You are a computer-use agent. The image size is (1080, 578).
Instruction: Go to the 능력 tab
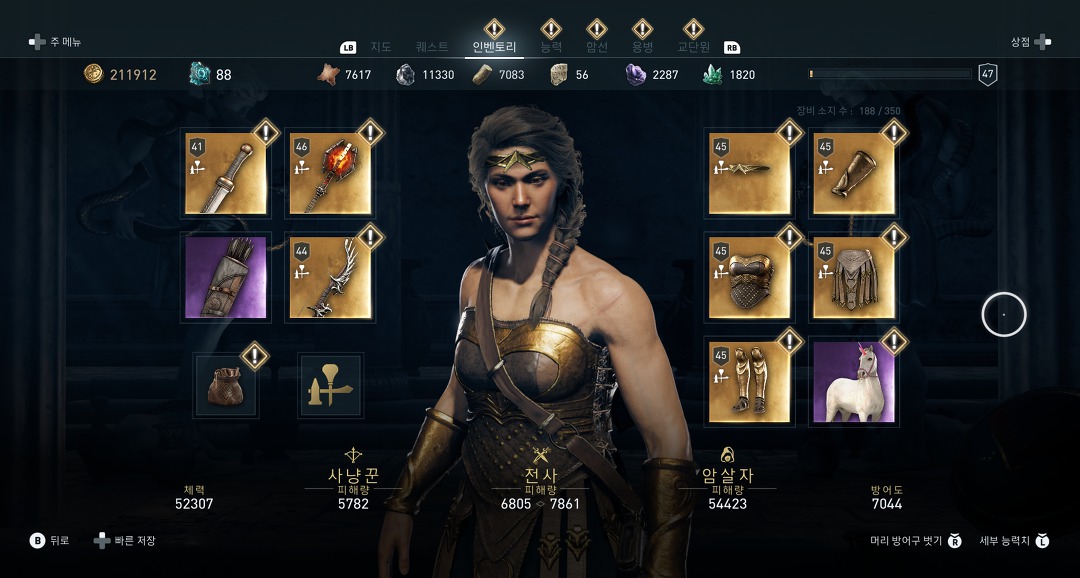pos(551,47)
